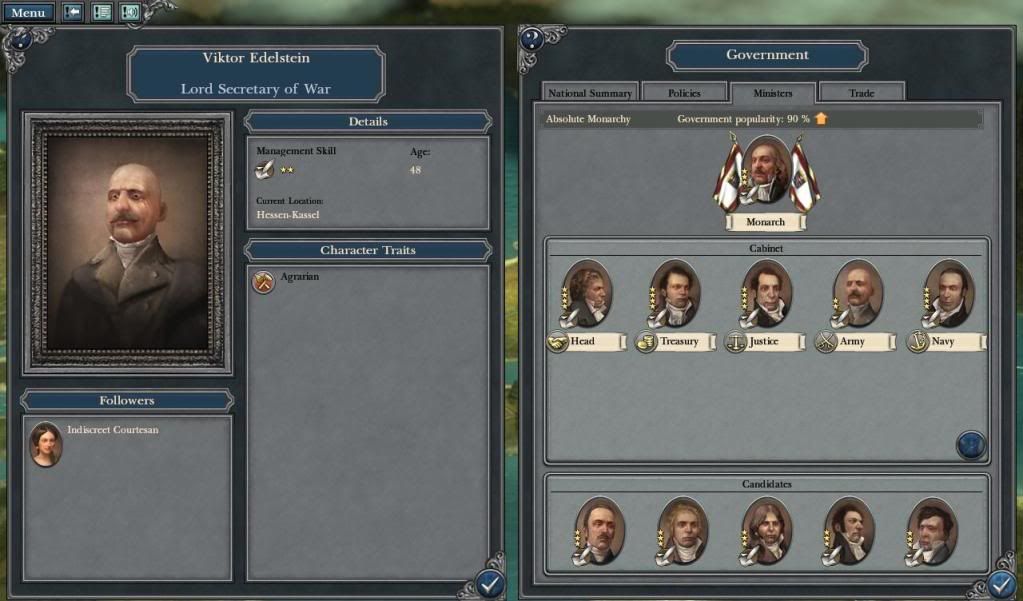Open the Menu button
Viewport: 1023px width, 601px height.
click(x=27, y=13)
